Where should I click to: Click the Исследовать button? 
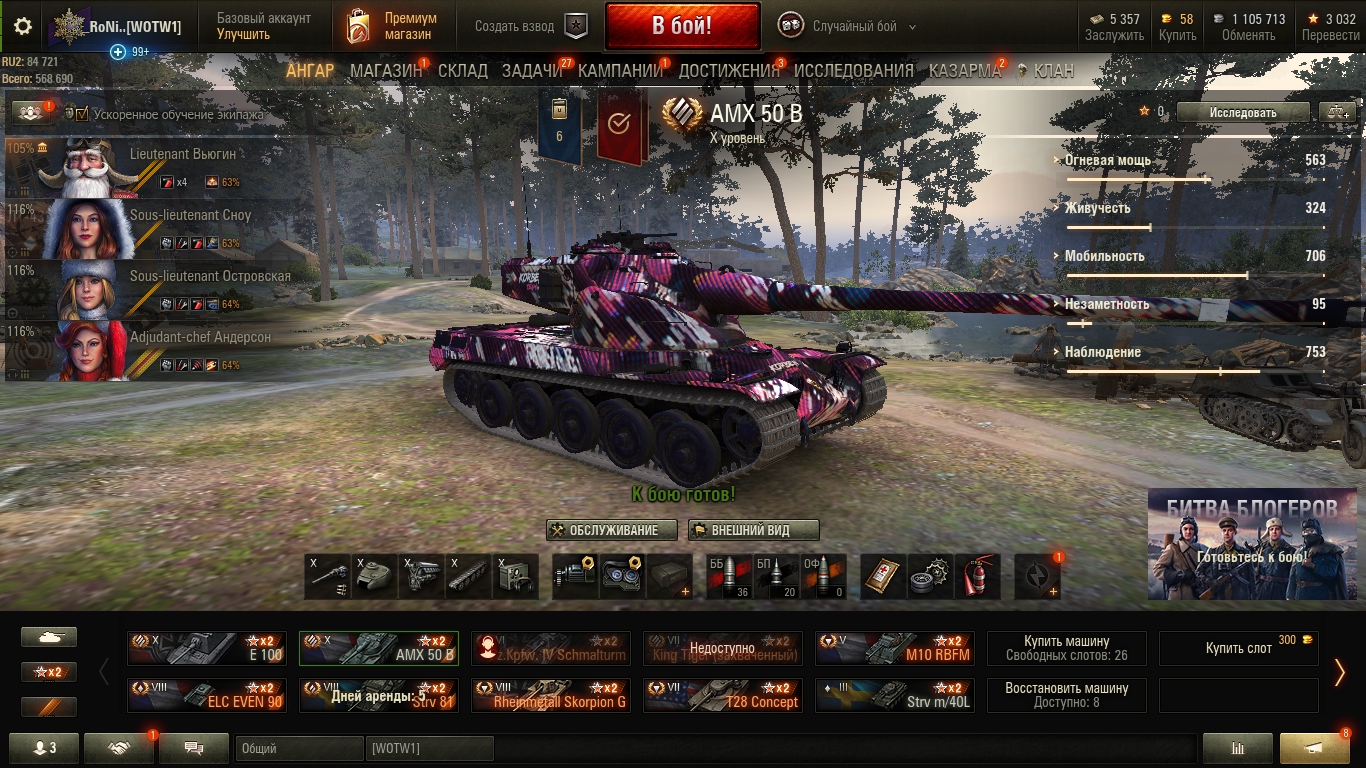tap(1242, 113)
